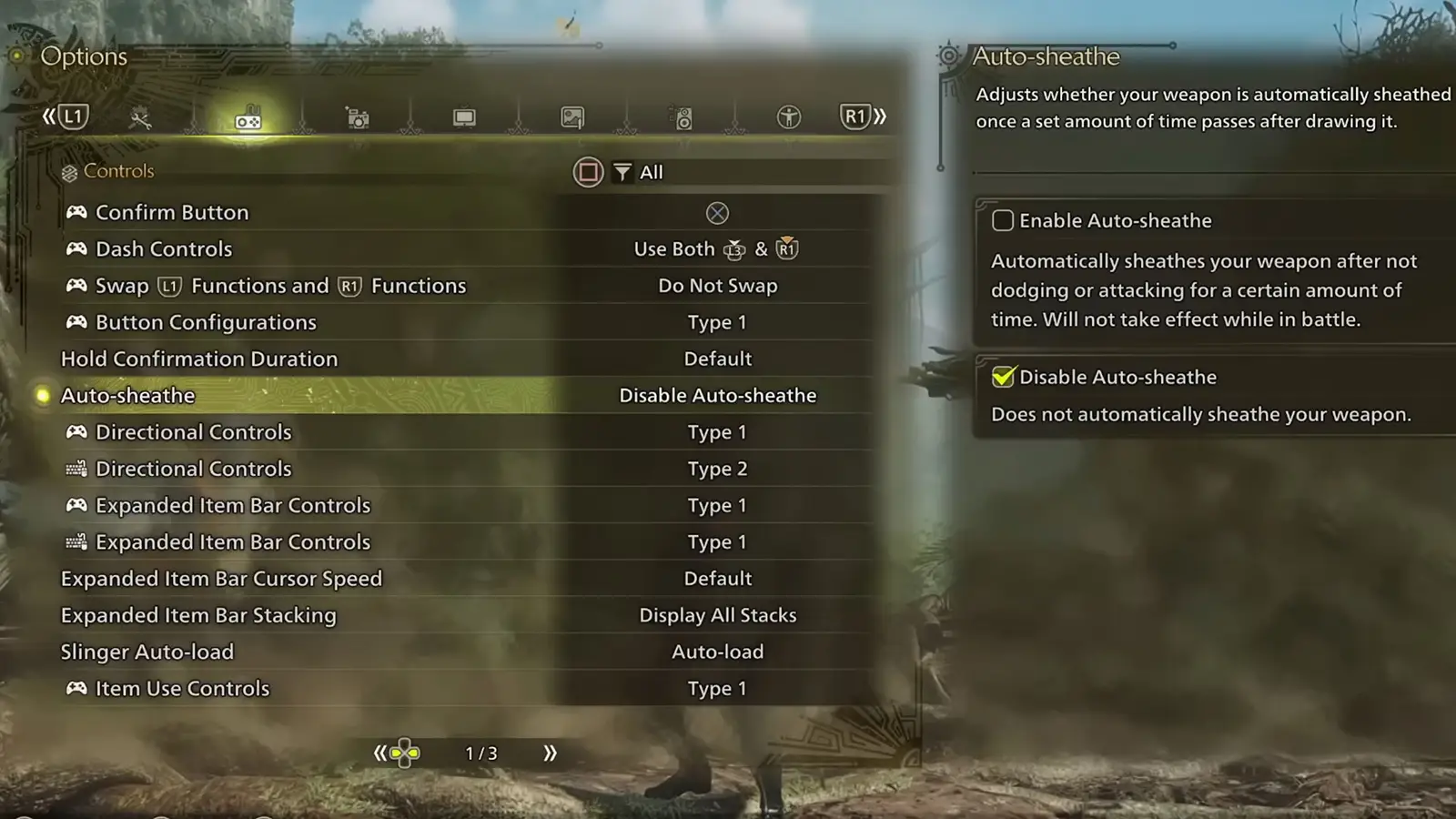Open the graphics image settings tab
The width and height of the screenshot is (1456, 819).
point(573,116)
